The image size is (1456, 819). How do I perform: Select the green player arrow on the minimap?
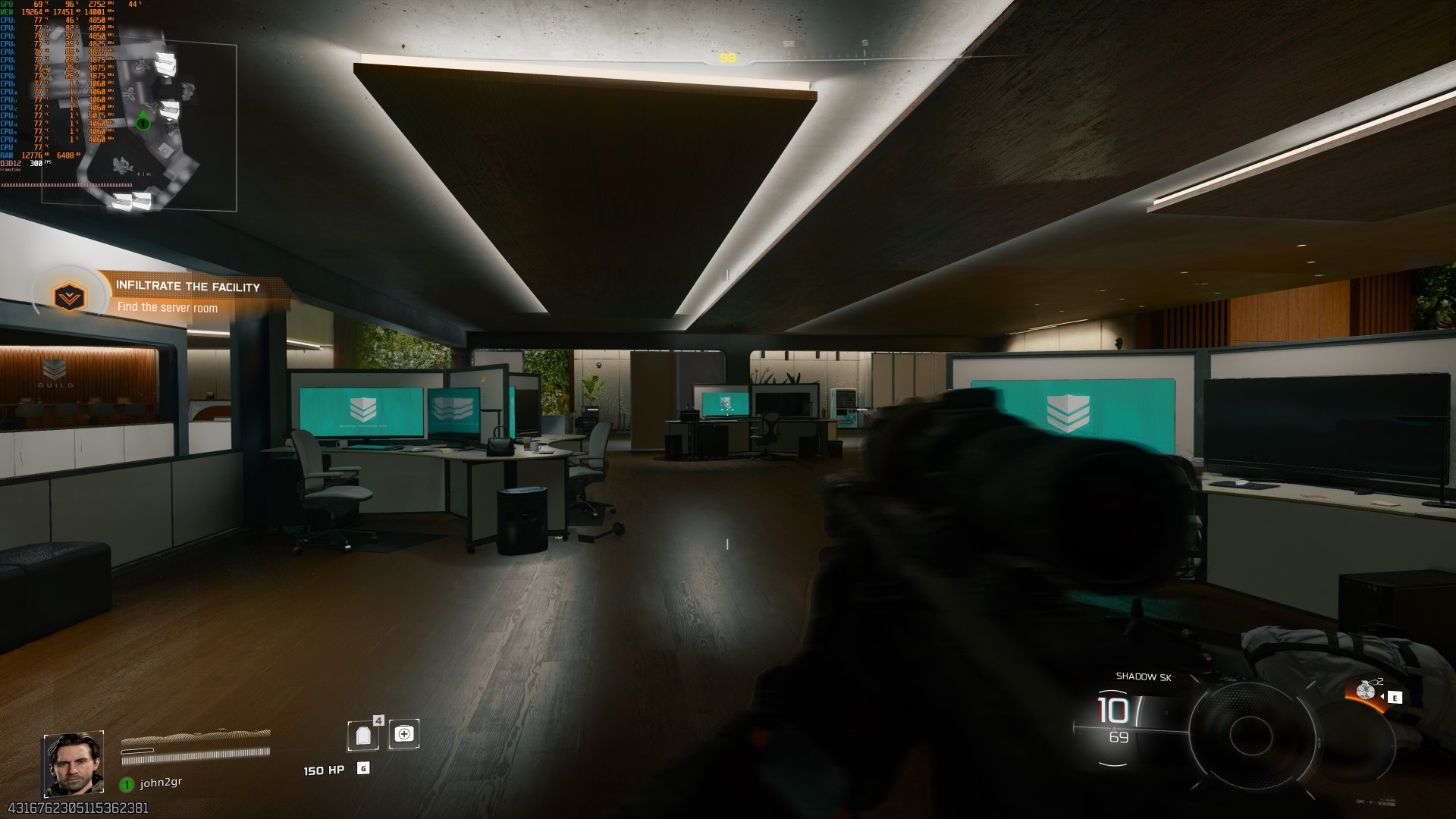pos(141,122)
